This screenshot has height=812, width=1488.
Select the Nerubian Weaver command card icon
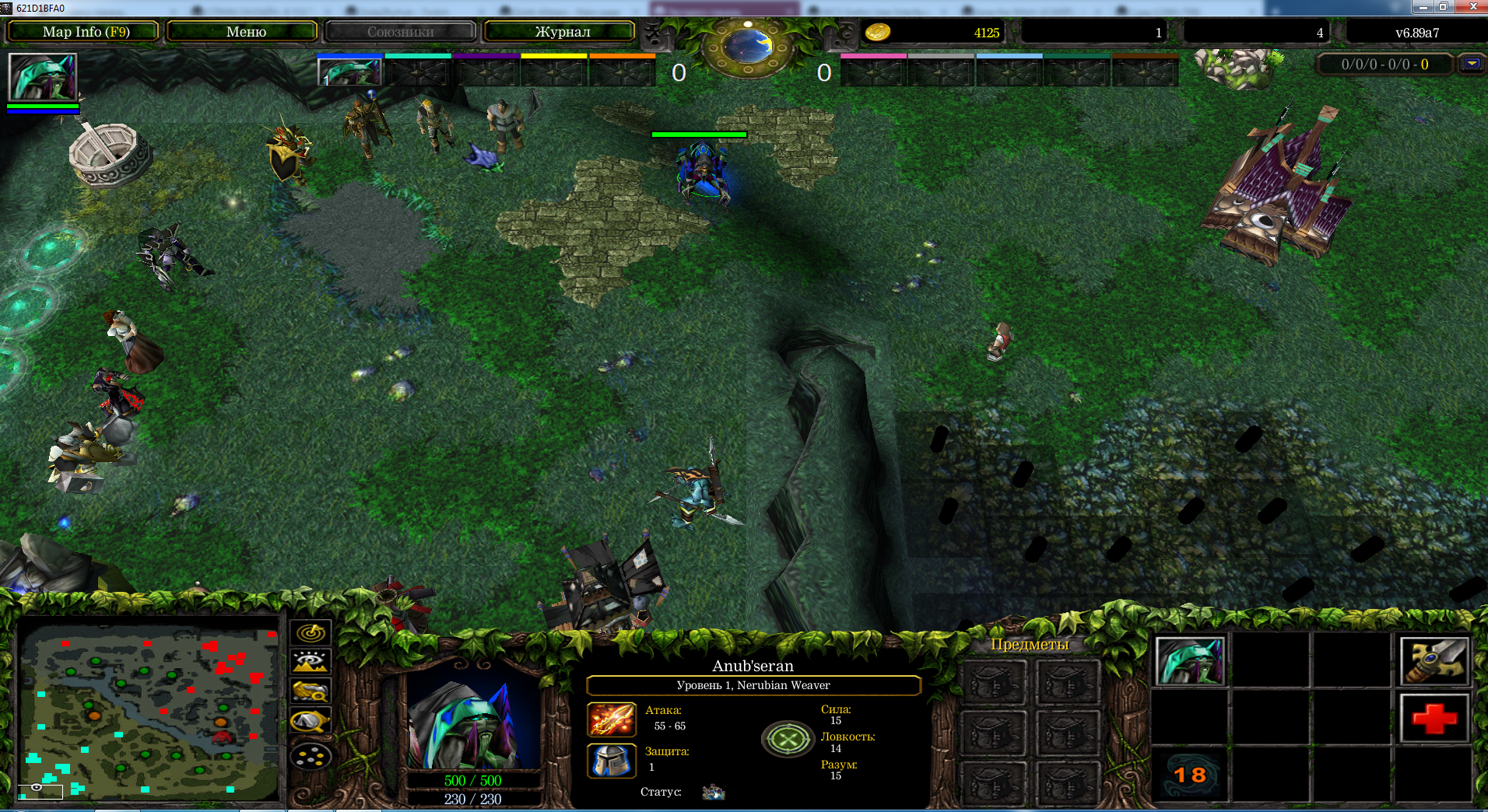point(1190,661)
